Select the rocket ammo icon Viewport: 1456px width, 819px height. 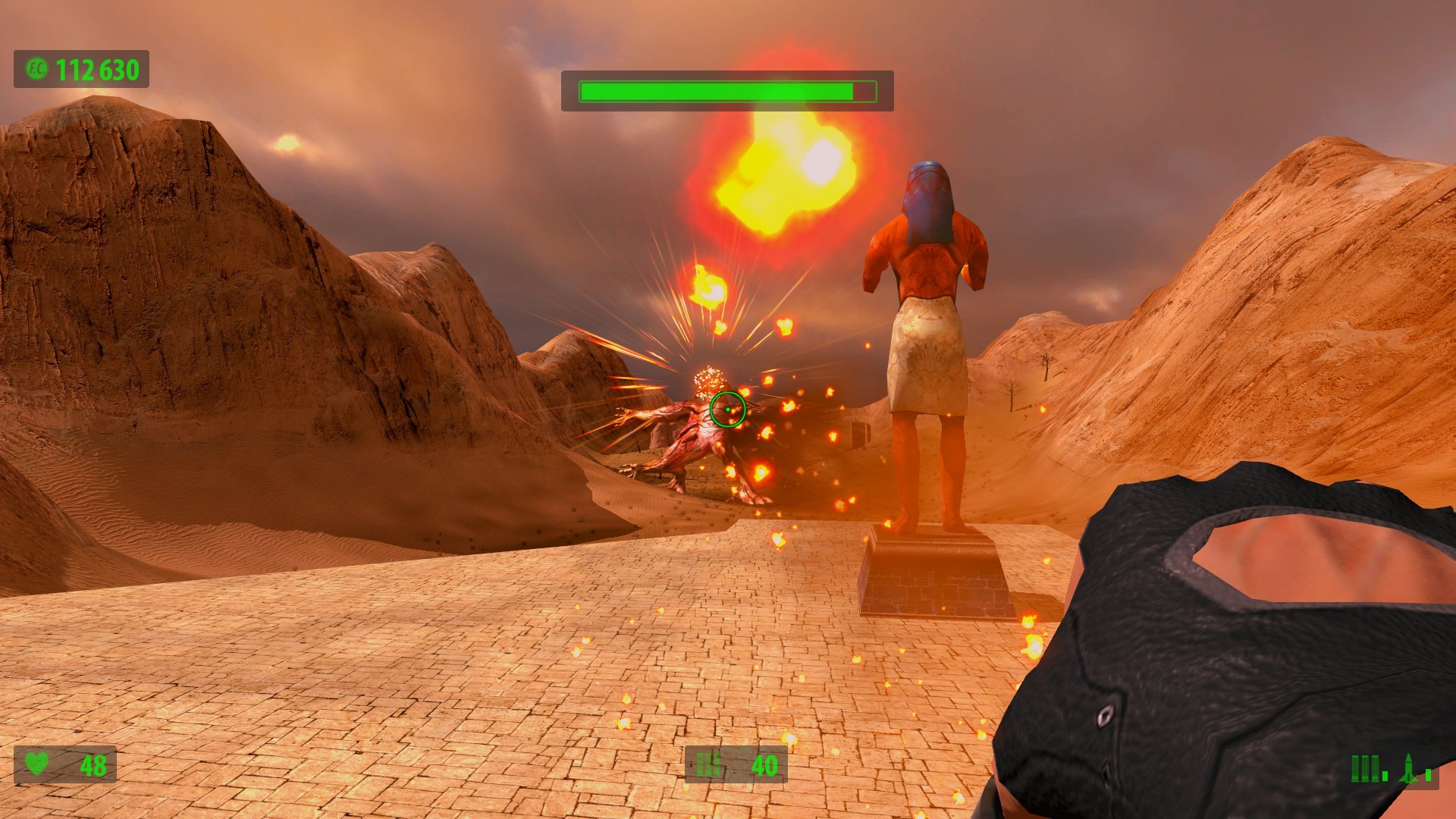tap(1408, 768)
